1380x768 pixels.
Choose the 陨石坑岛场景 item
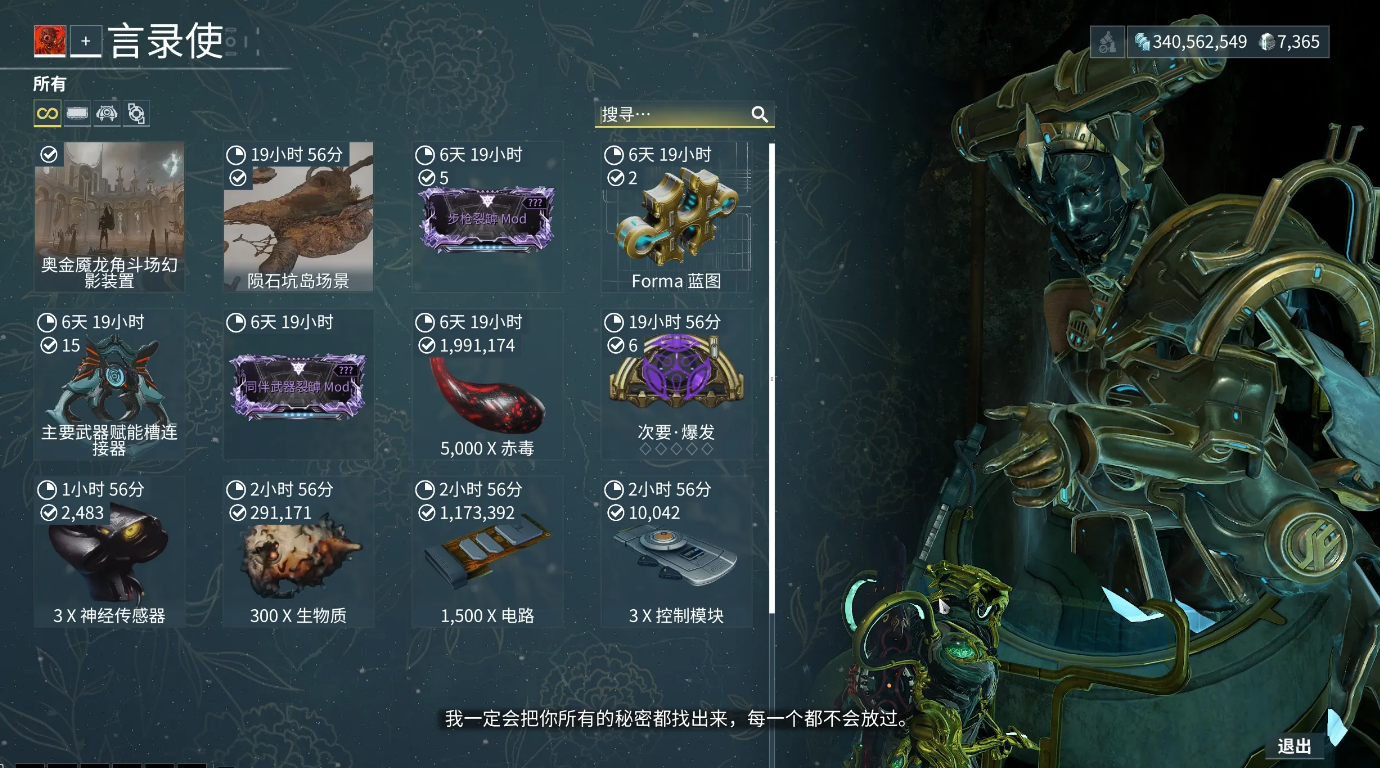(x=298, y=216)
